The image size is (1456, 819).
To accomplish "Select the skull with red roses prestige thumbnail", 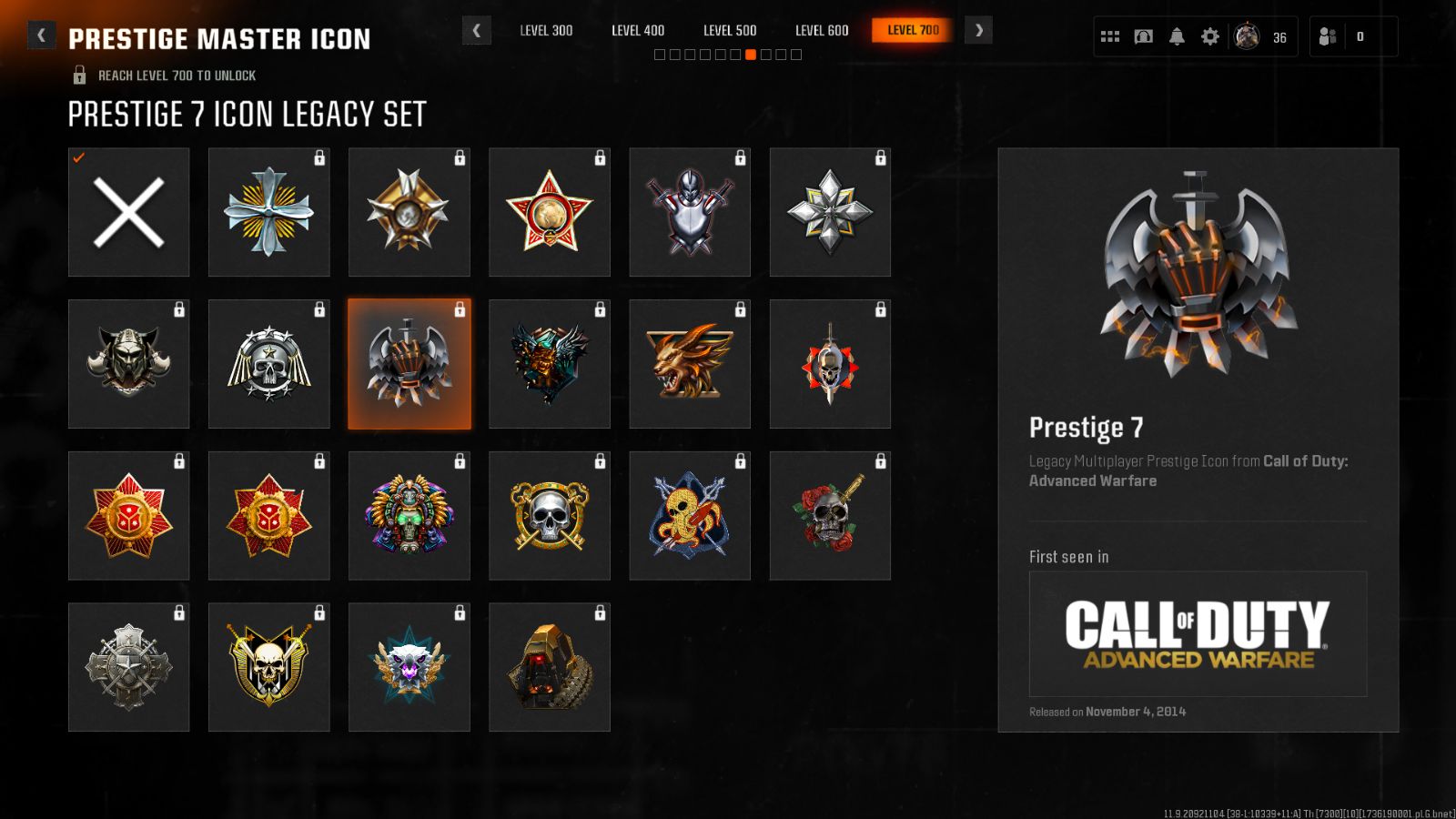I will pos(829,515).
